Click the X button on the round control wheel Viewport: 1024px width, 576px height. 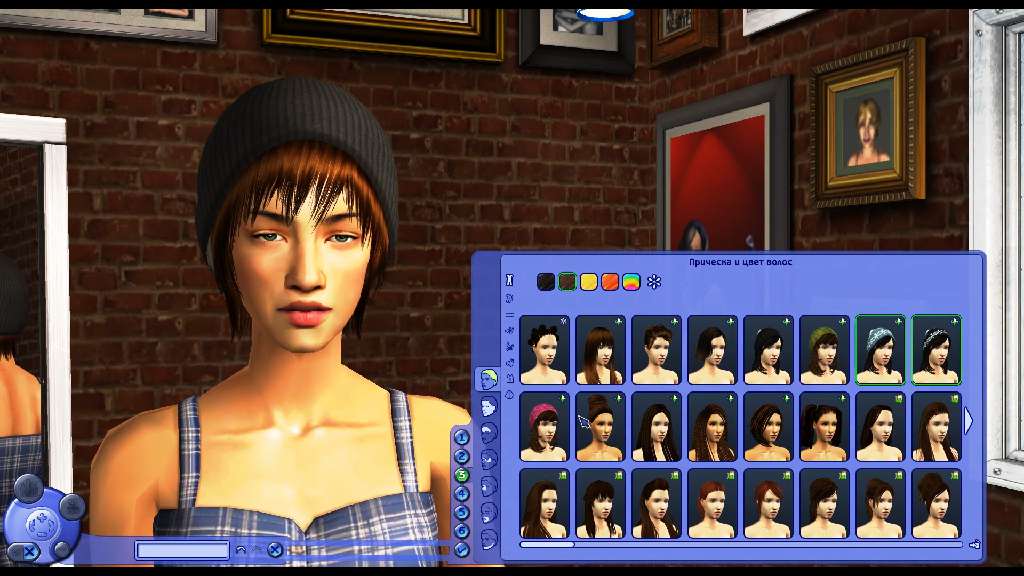click(30, 551)
